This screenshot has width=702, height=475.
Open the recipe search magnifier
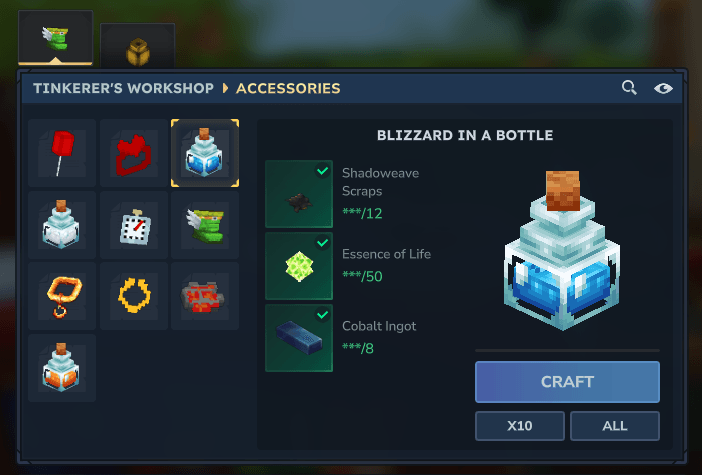point(629,88)
